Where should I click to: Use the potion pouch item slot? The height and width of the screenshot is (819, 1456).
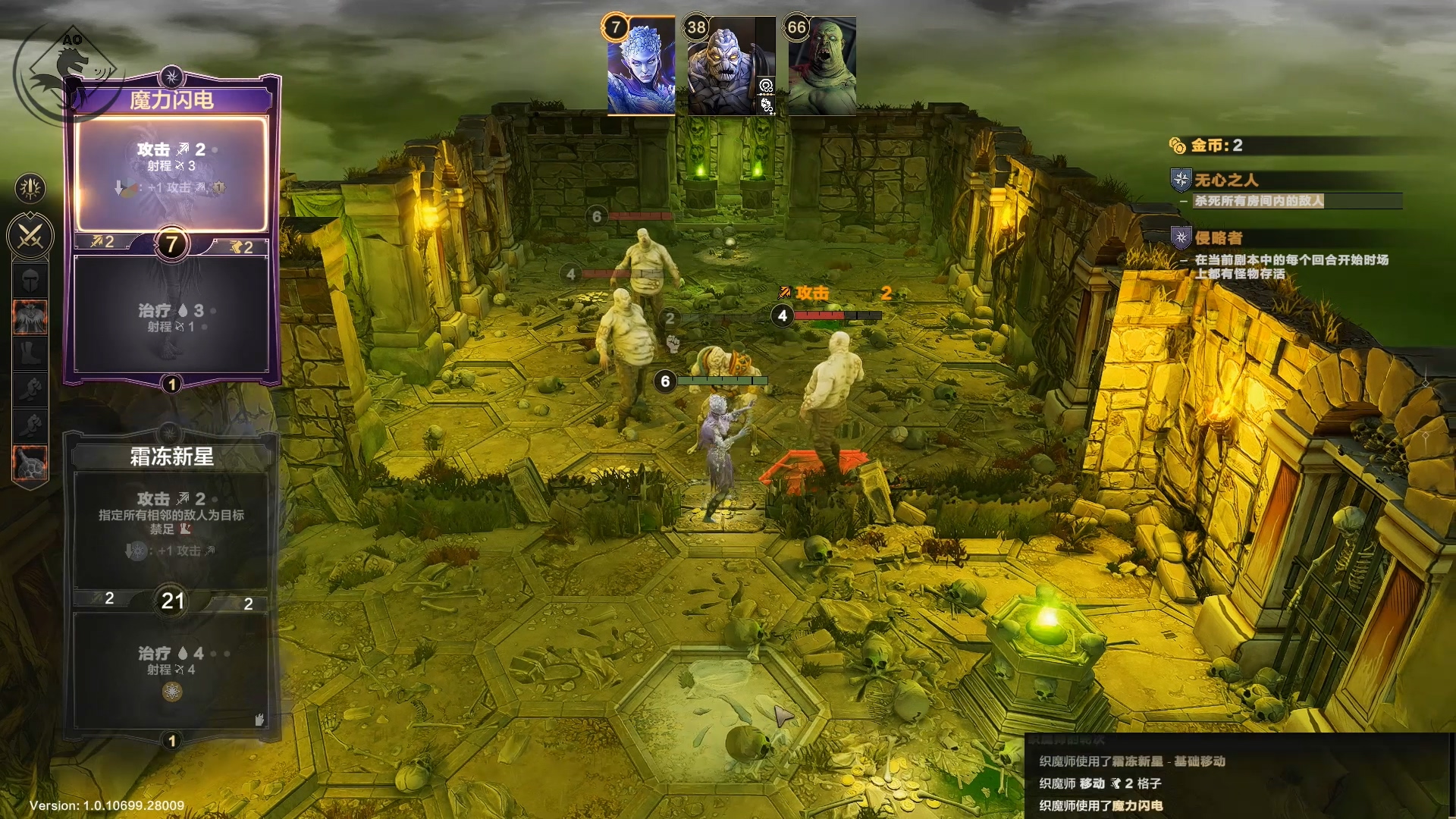tap(30, 463)
